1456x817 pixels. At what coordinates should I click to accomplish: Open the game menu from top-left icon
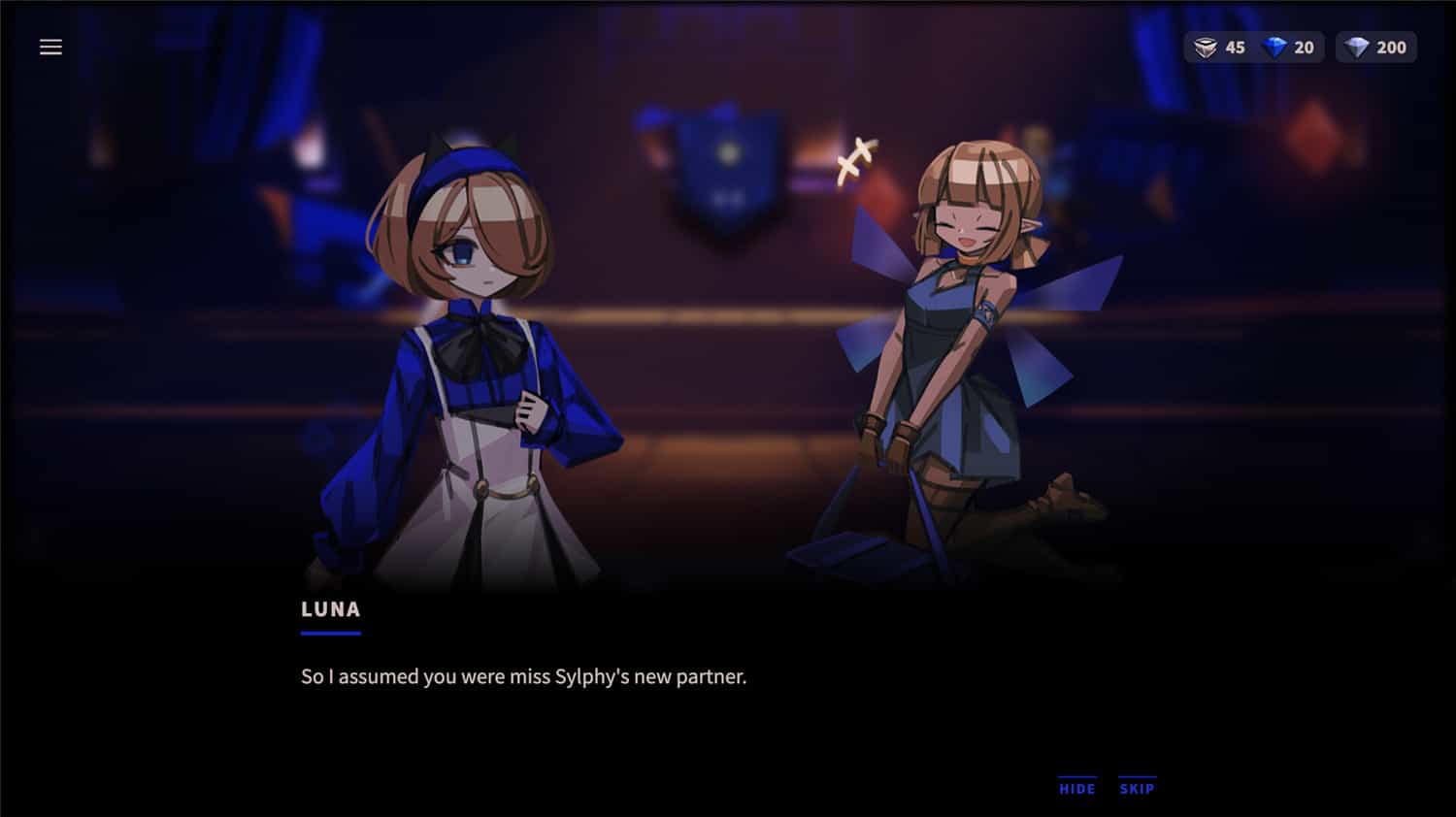click(x=50, y=46)
